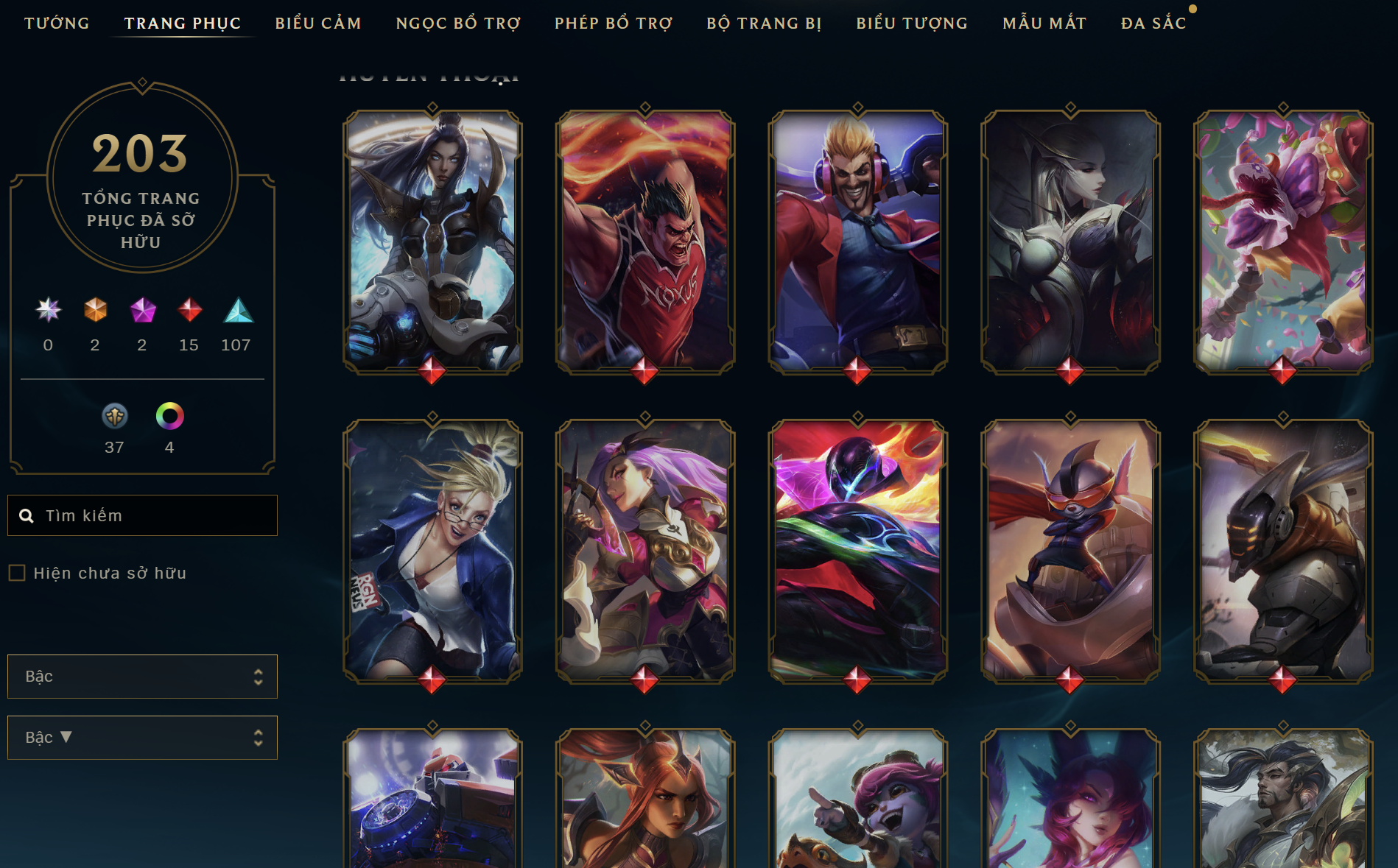Viewport: 1398px width, 868px height.
Task: Open the Mecha Malphite skin card
Action: (x=1282, y=550)
